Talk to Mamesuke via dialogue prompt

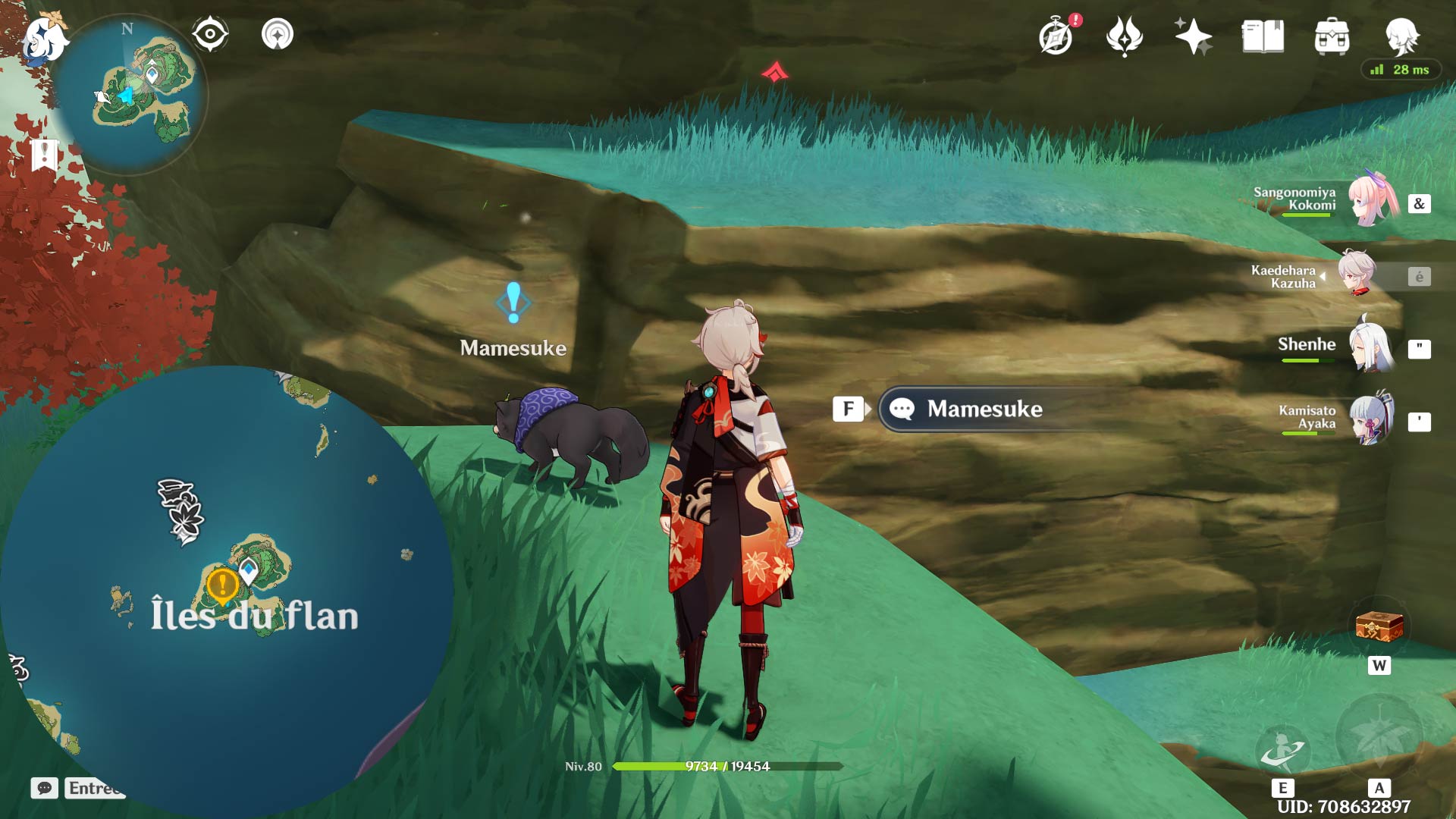(x=984, y=409)
